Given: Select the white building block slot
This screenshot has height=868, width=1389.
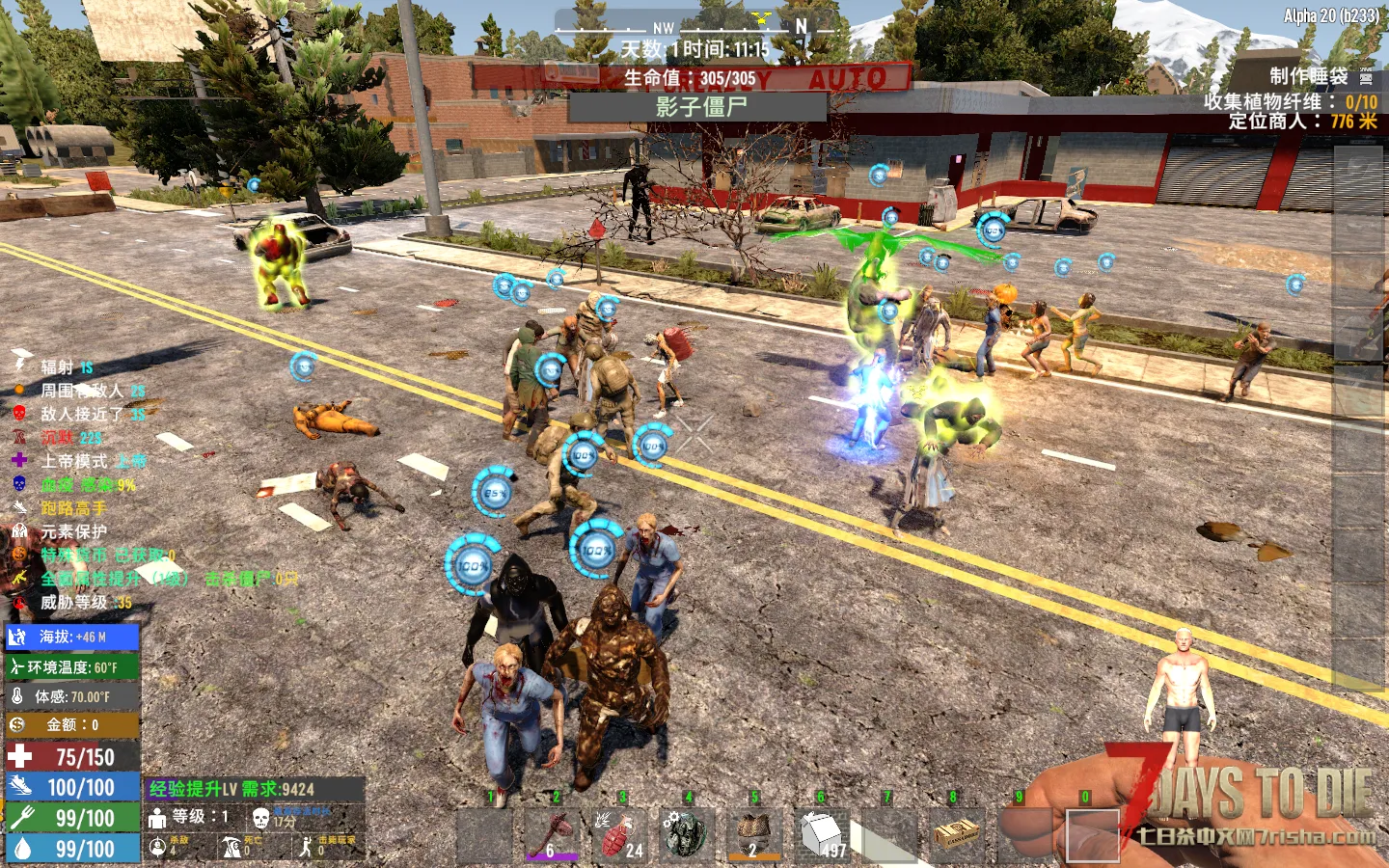Looking at the screenshot, I should click(819, 833).
